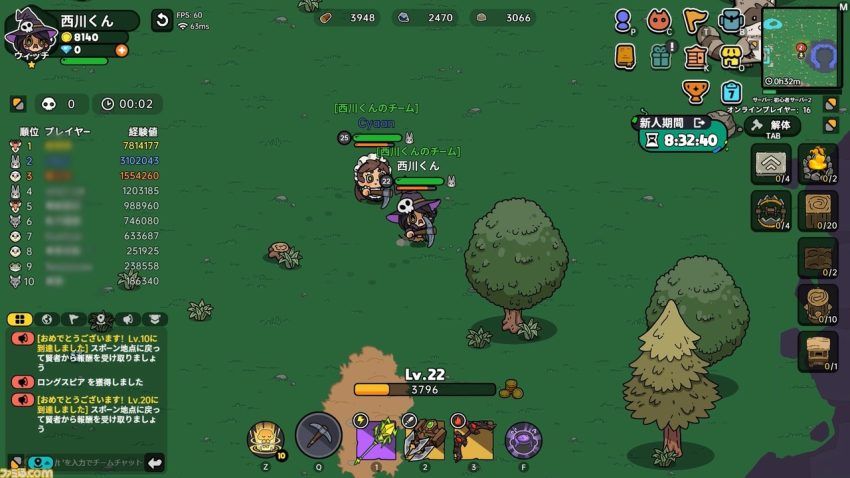Screen dimensions: 850x478
Task: Click the orange plus add currency button
Action: point(122,49)
